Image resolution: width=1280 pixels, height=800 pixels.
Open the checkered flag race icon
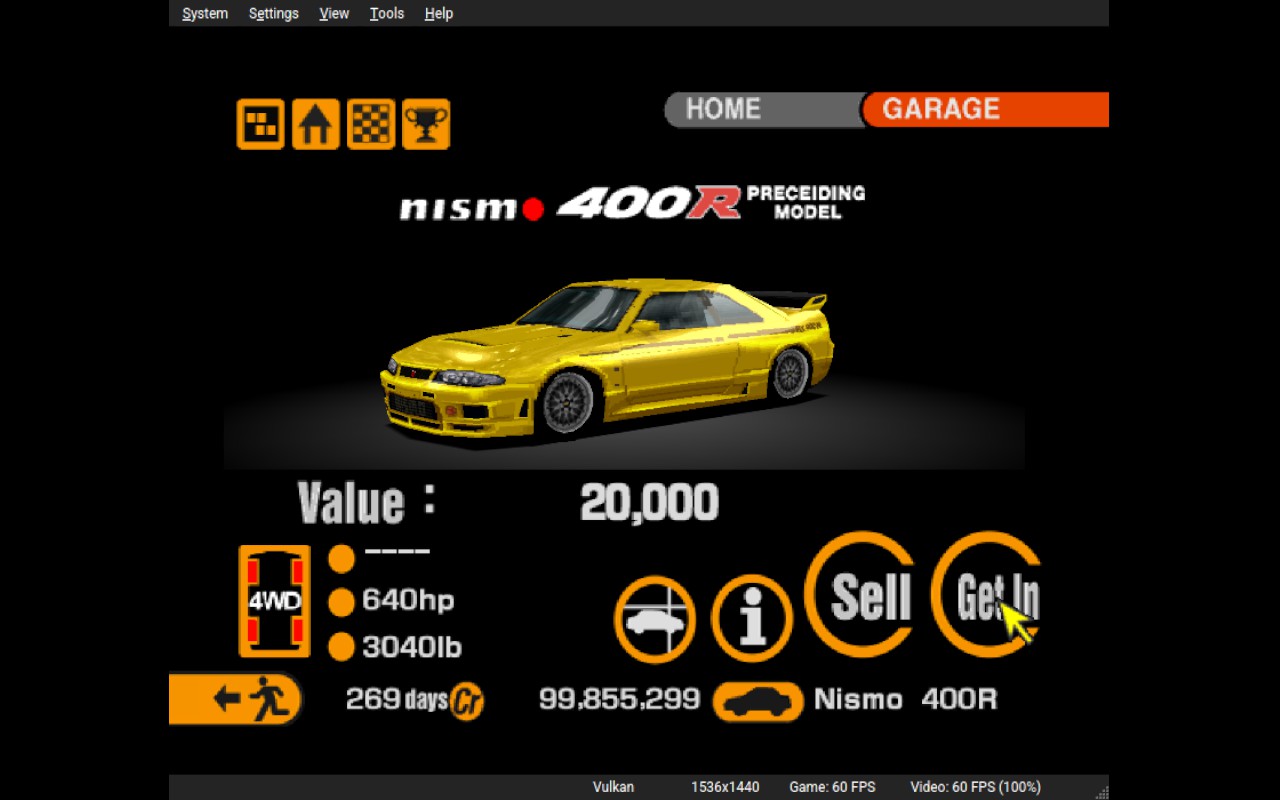[x=371, y=125]
